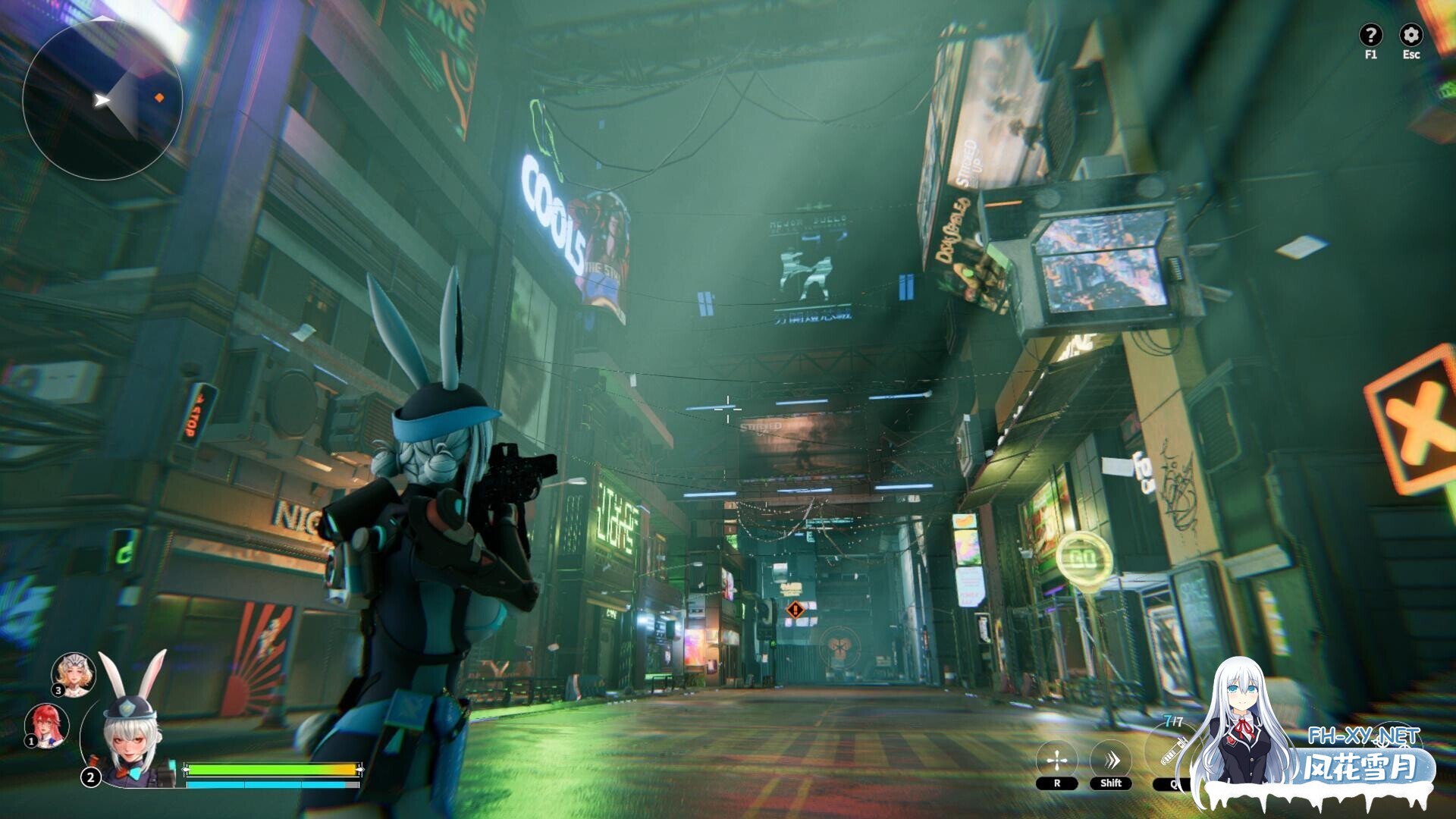Activate the four-way crosshair skill icon
This screenshot has height=819, width=1456.
click(1056, 760)
